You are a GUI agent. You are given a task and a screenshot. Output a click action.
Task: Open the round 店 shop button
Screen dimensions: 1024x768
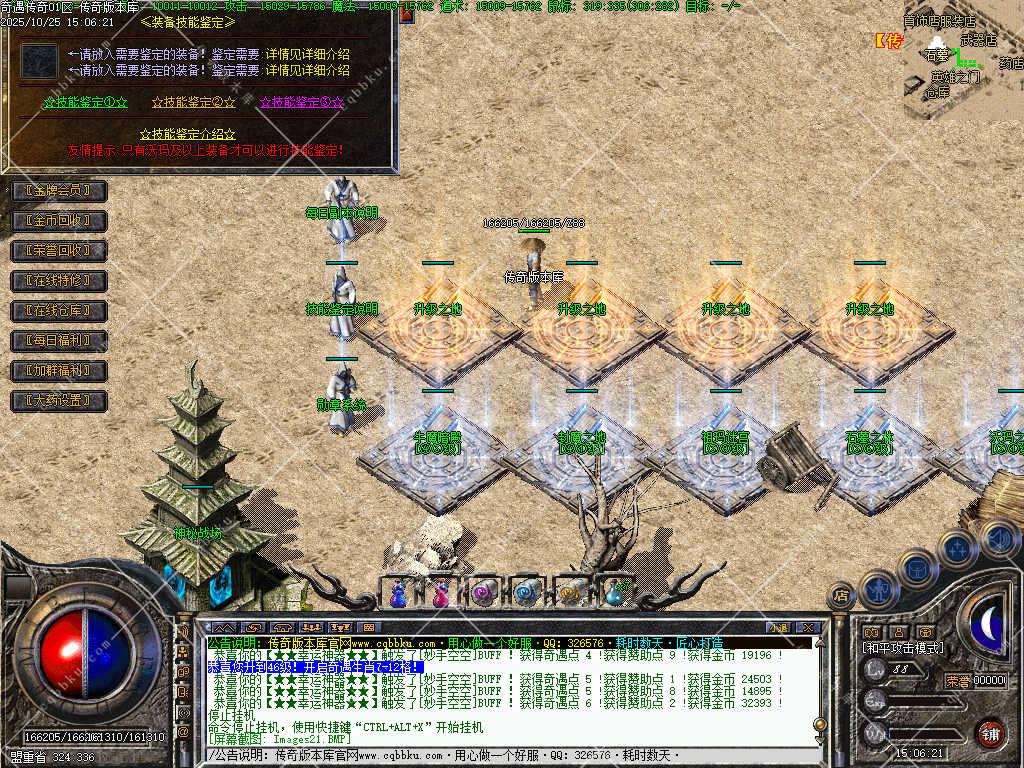841,596
